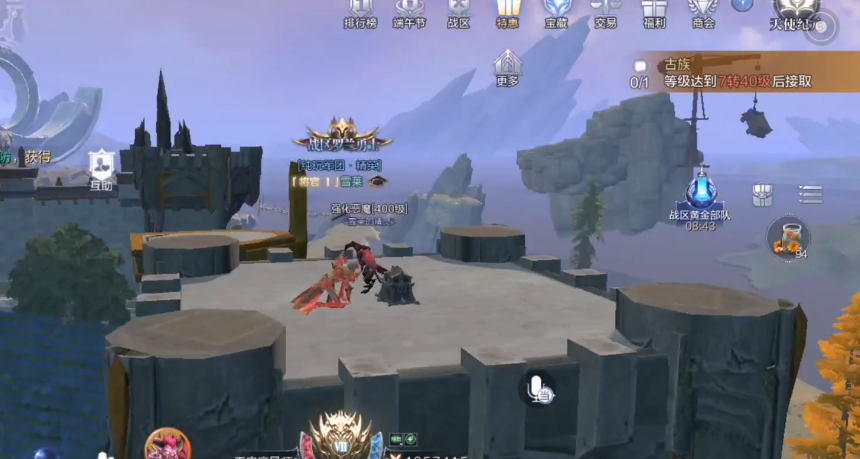The image size is (860, 459).
Task: Open the 端午节 festival event
Action: 409,12
